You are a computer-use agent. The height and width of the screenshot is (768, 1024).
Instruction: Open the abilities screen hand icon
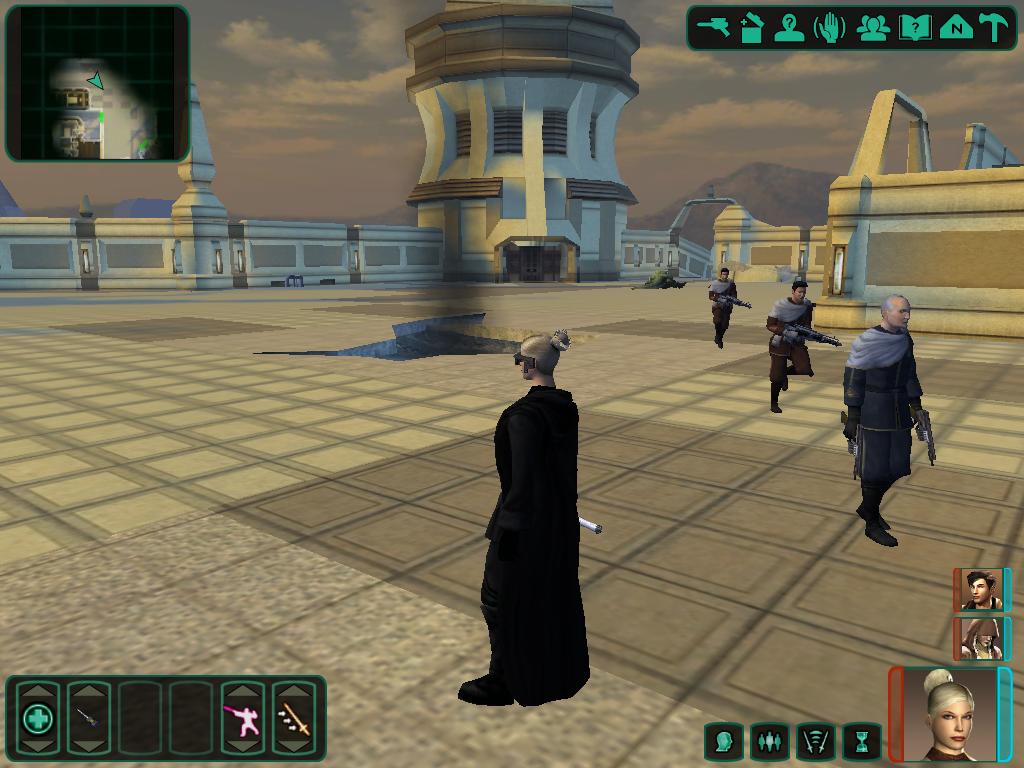click(829, 28)
